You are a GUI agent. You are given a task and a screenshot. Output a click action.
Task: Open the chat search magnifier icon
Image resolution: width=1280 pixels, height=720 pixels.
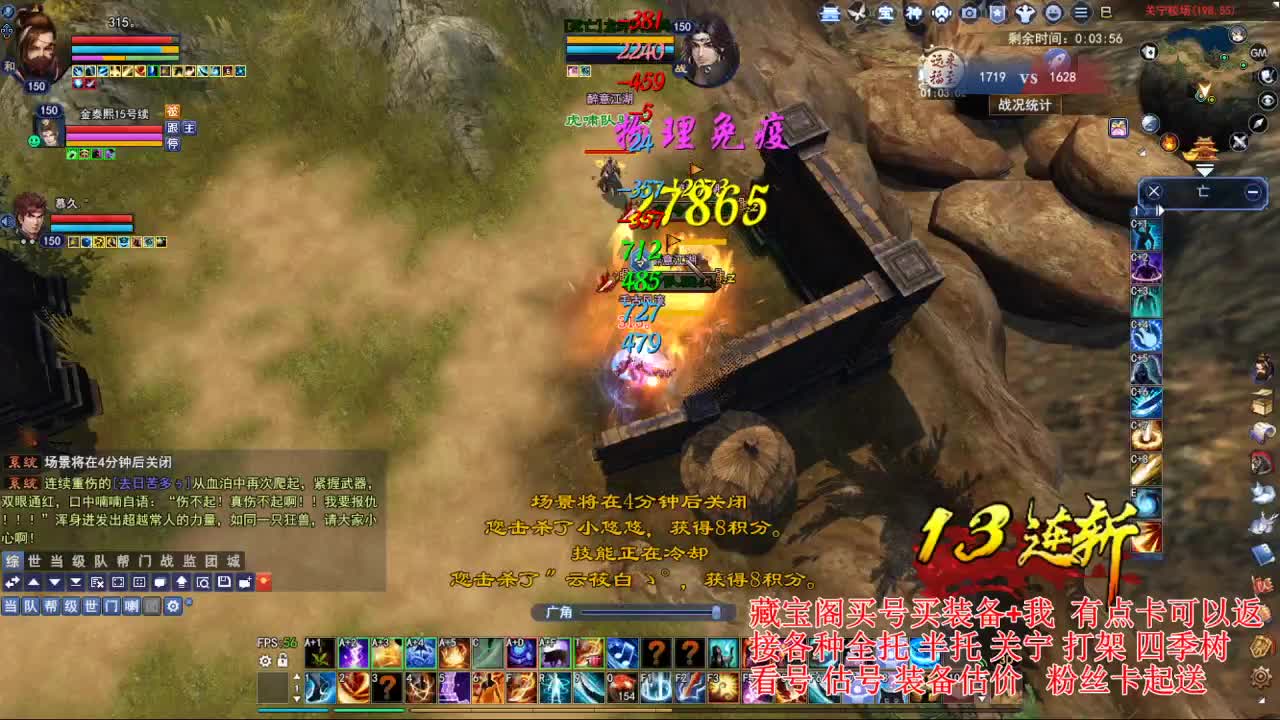tap(202, 582)
